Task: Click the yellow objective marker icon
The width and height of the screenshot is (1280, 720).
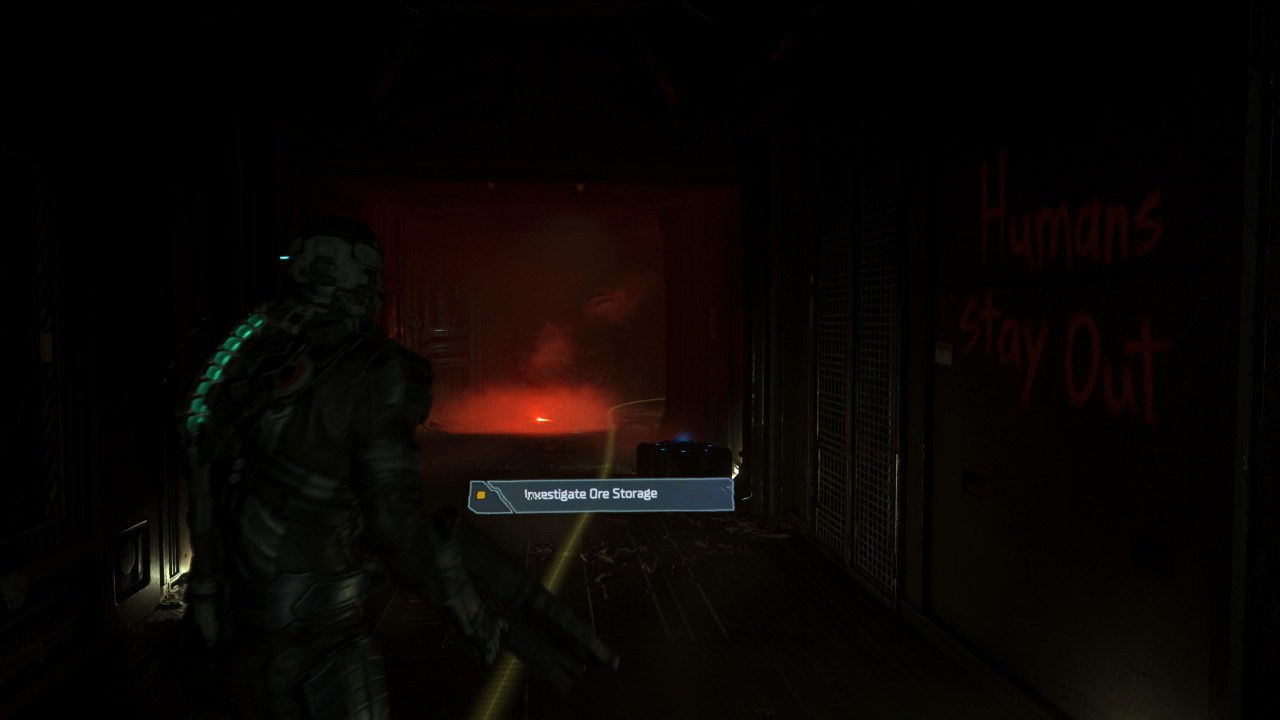Action: [483, 494]
